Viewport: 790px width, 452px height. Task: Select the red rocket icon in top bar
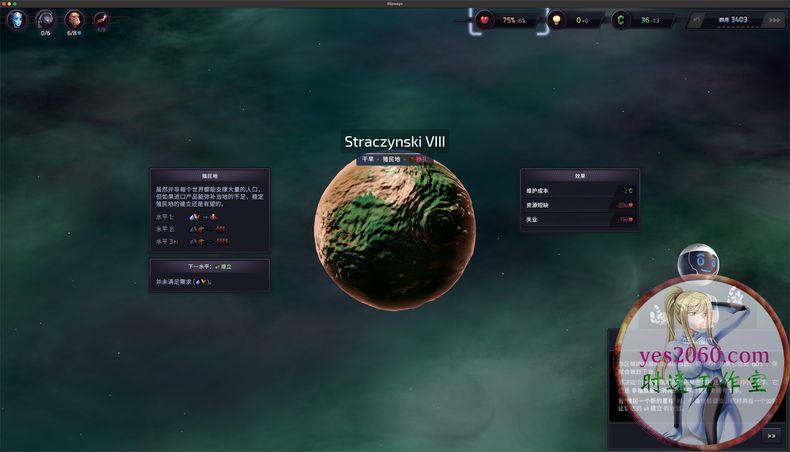[102, 19]
